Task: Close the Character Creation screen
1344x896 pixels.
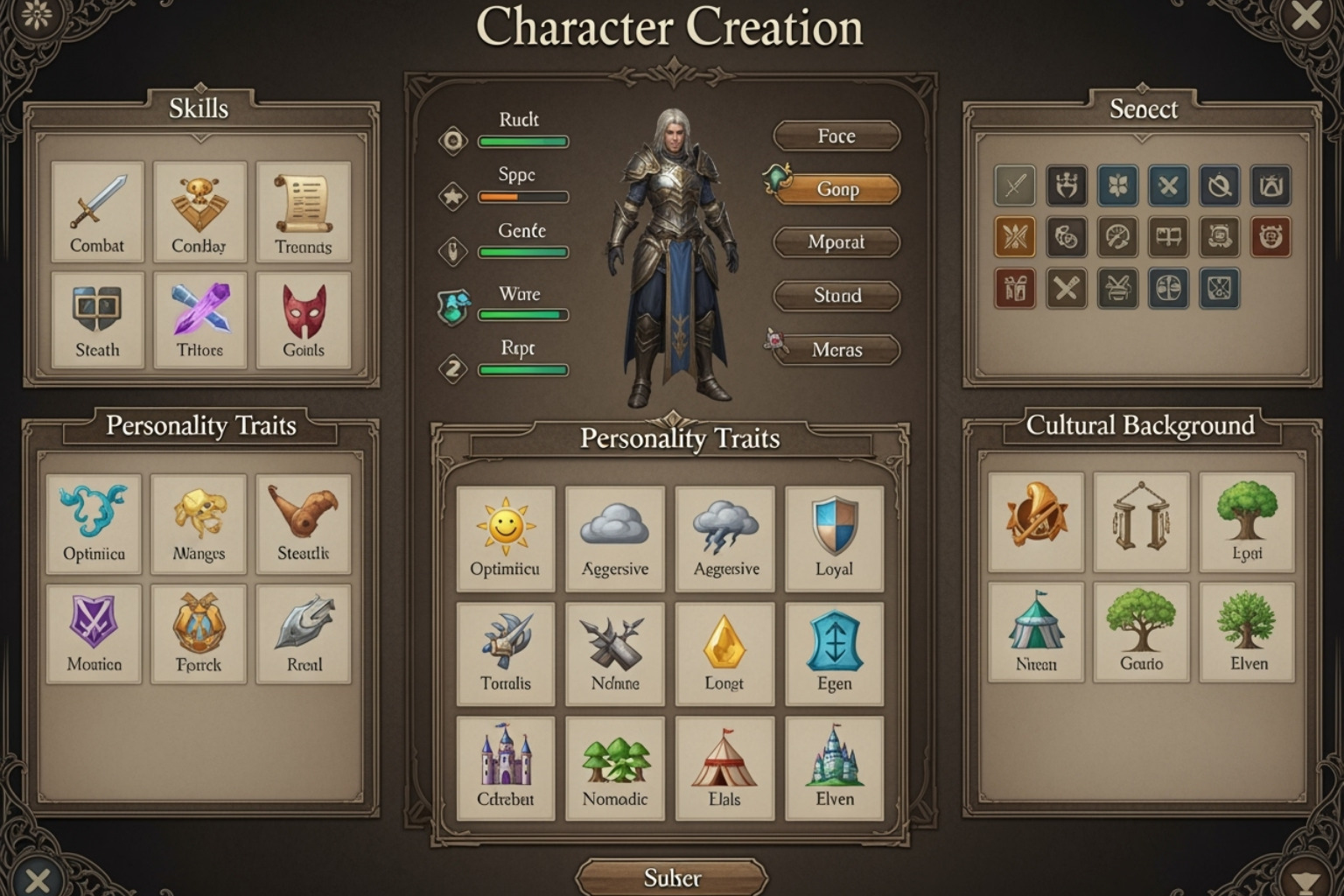Action: tap(1305, 17)
